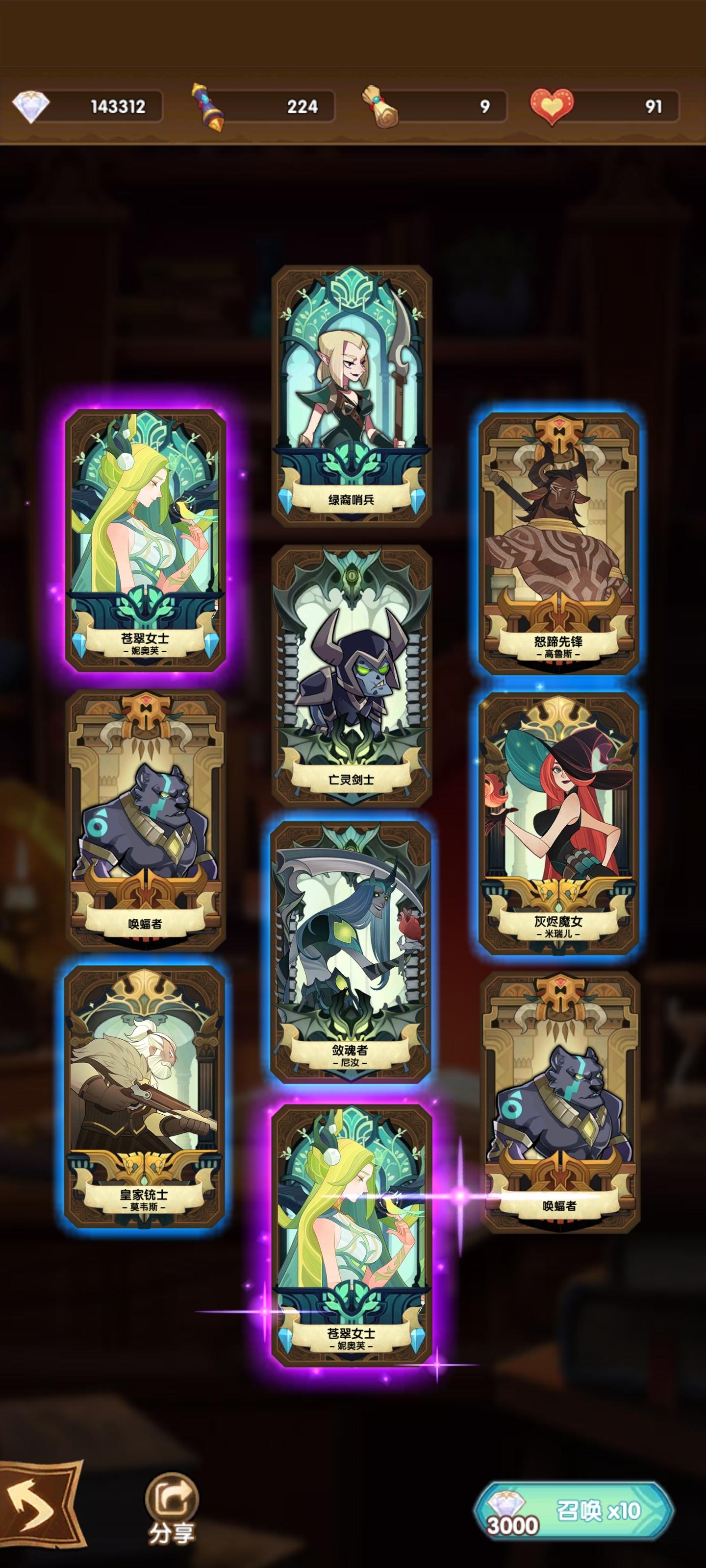
Task: Click the heart companionship icon showing 91
Action: pyautogui.click(x=551, y=105)
